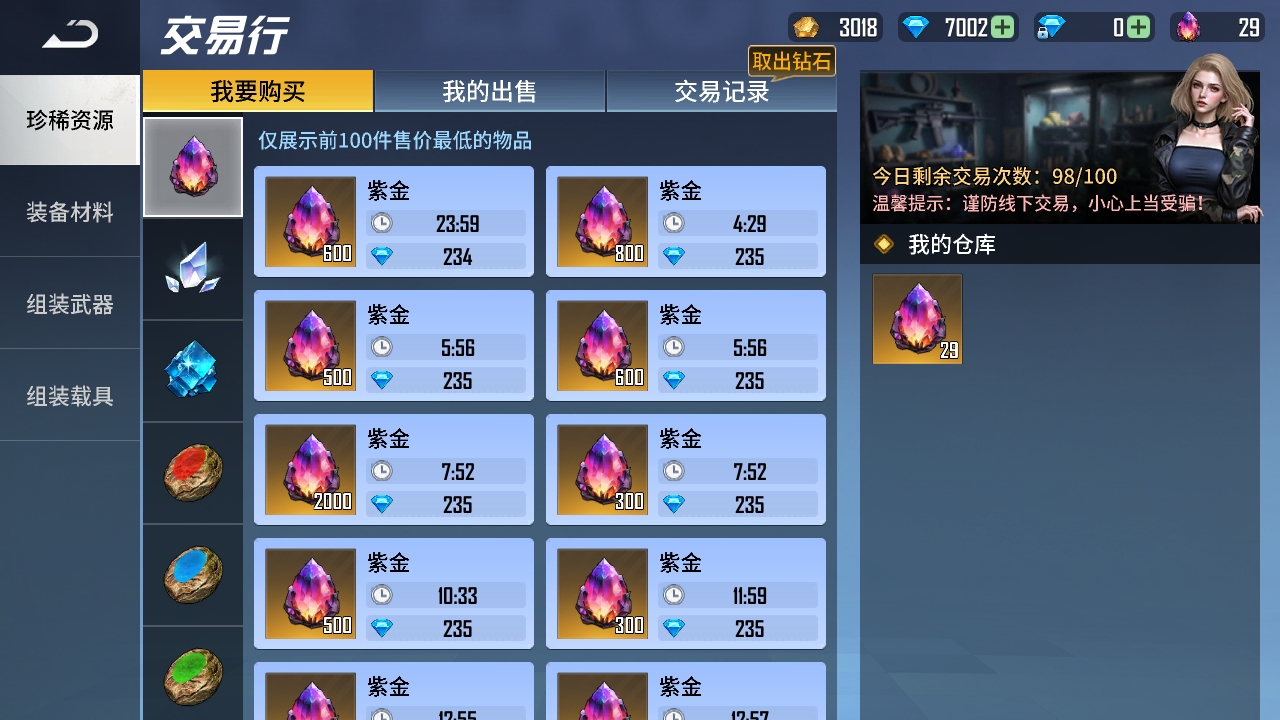Select the purple crystal resource category
The width and height of the screenshot is (1280, 720).
(x=192, y=166)
